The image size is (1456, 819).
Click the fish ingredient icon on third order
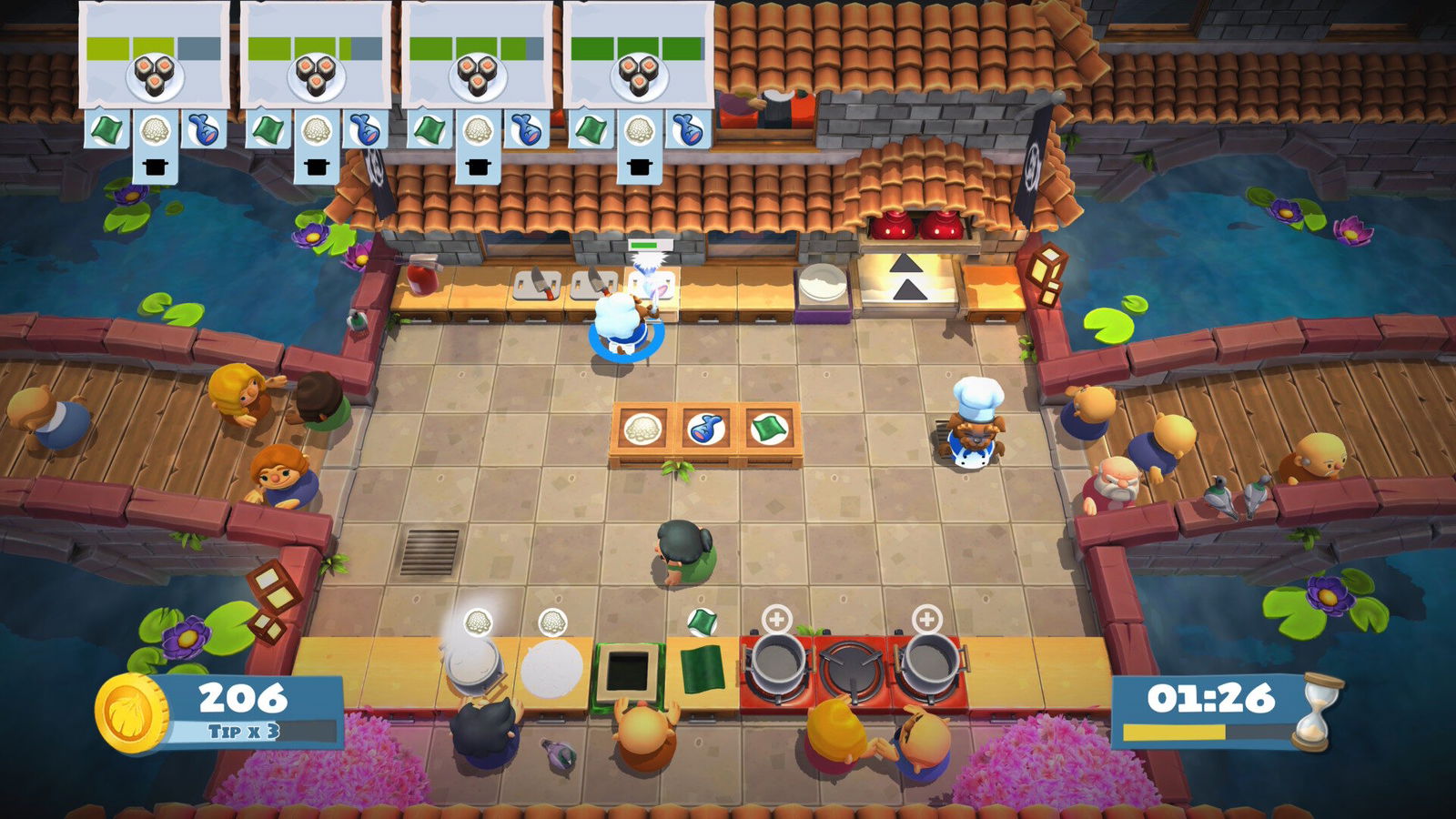coord(525,128)
